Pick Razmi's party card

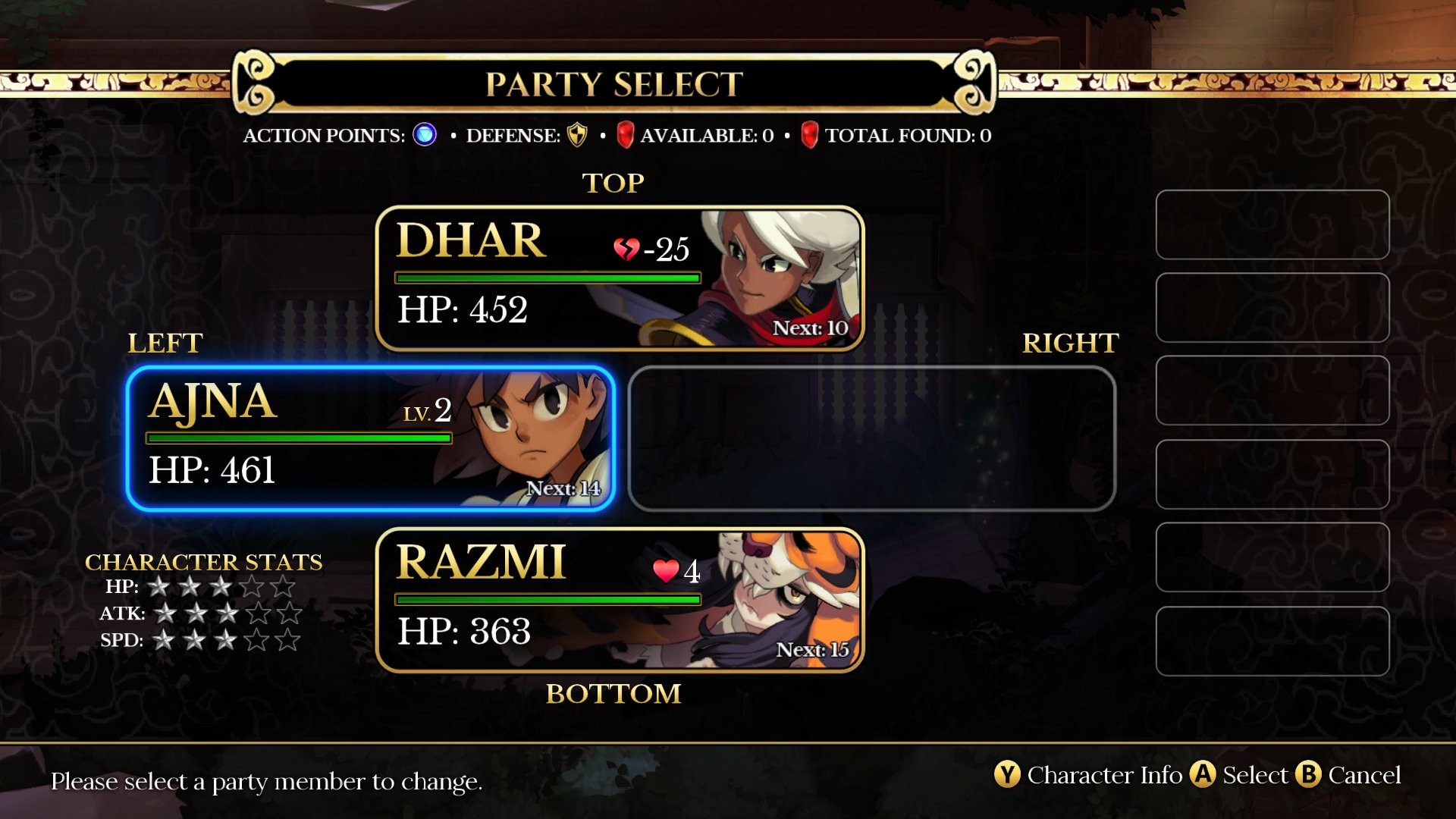click(x=620, y=600)
